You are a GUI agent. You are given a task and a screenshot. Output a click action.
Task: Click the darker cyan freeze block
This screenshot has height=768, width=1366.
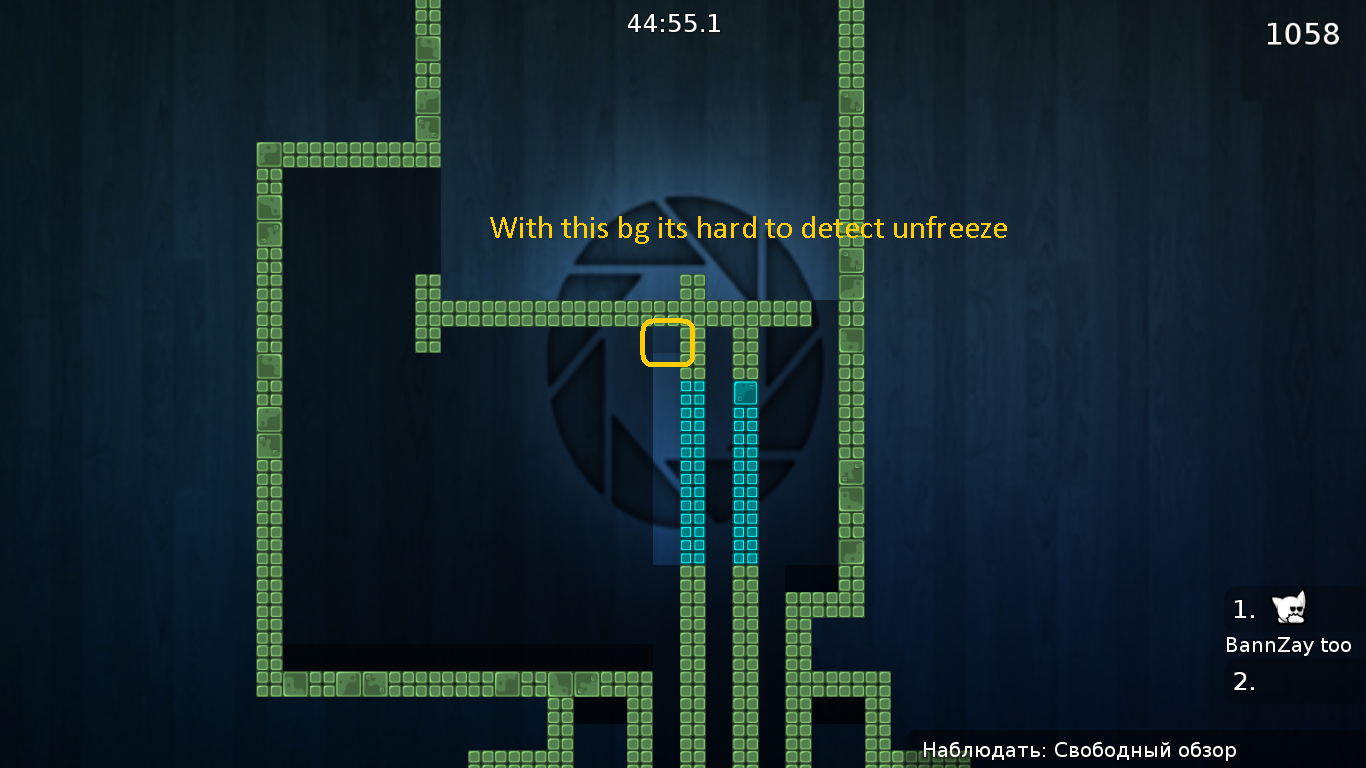[x=743, y=393]
